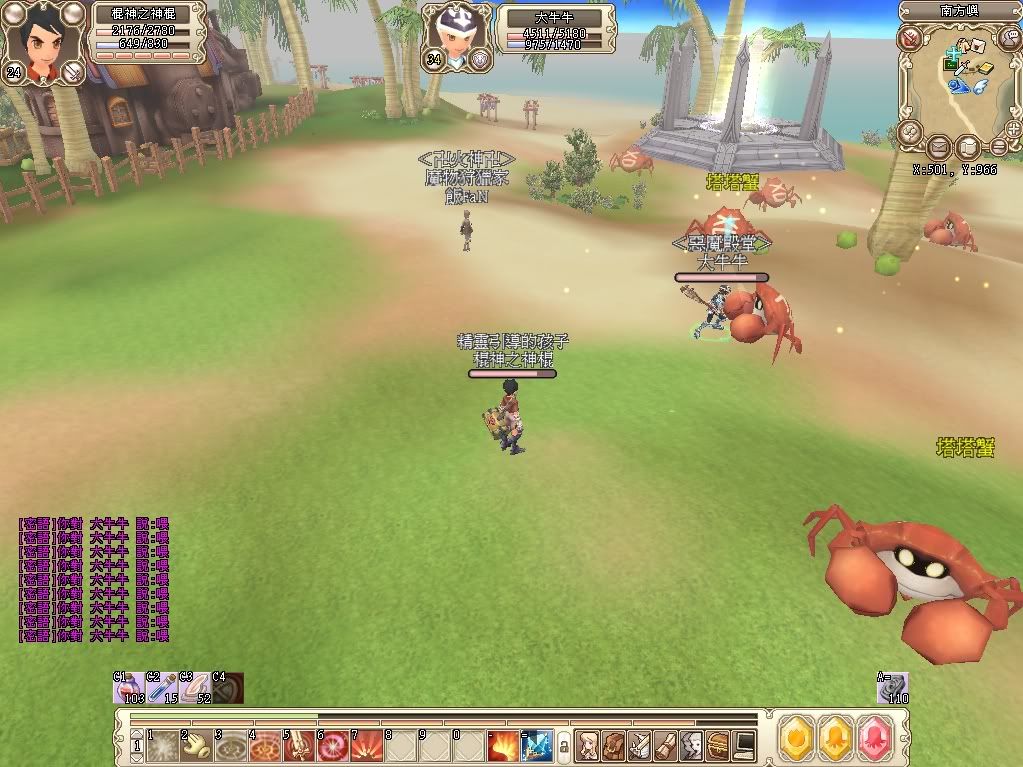Open the mail envelope button below minimap
This screenshot has width=1023, height=767.
[x=938, y=149]
